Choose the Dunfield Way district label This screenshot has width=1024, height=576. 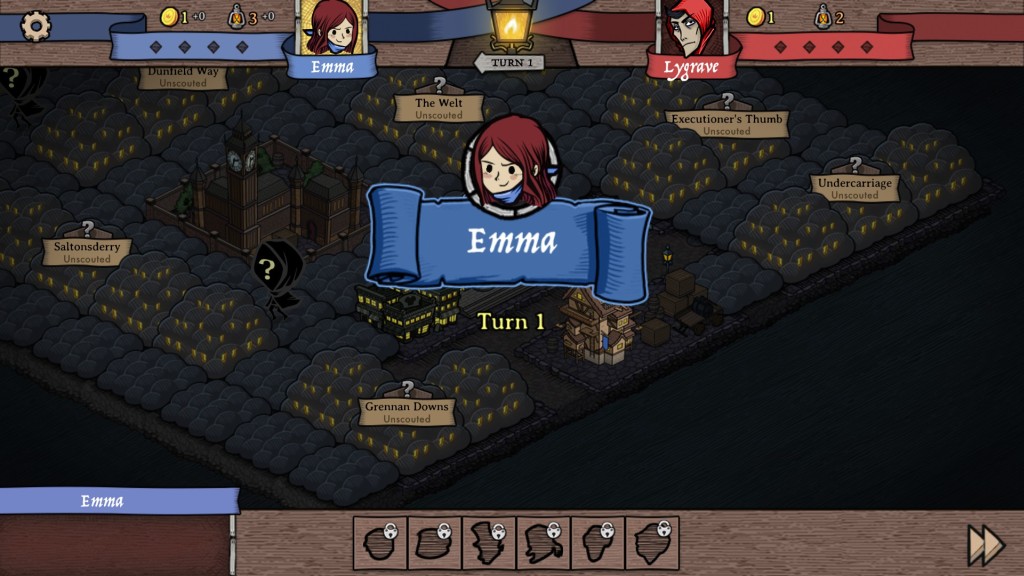tap(183, 77)
